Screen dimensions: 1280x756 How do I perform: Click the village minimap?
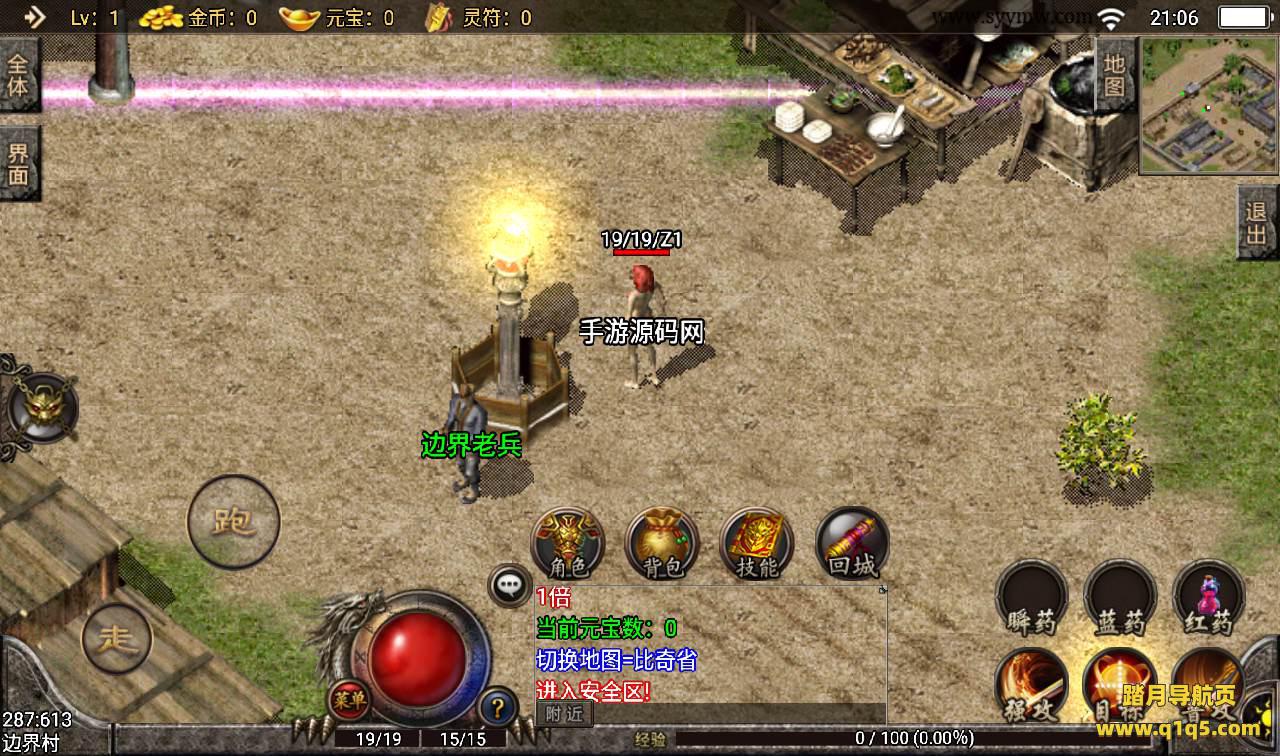coord(1209,106)
